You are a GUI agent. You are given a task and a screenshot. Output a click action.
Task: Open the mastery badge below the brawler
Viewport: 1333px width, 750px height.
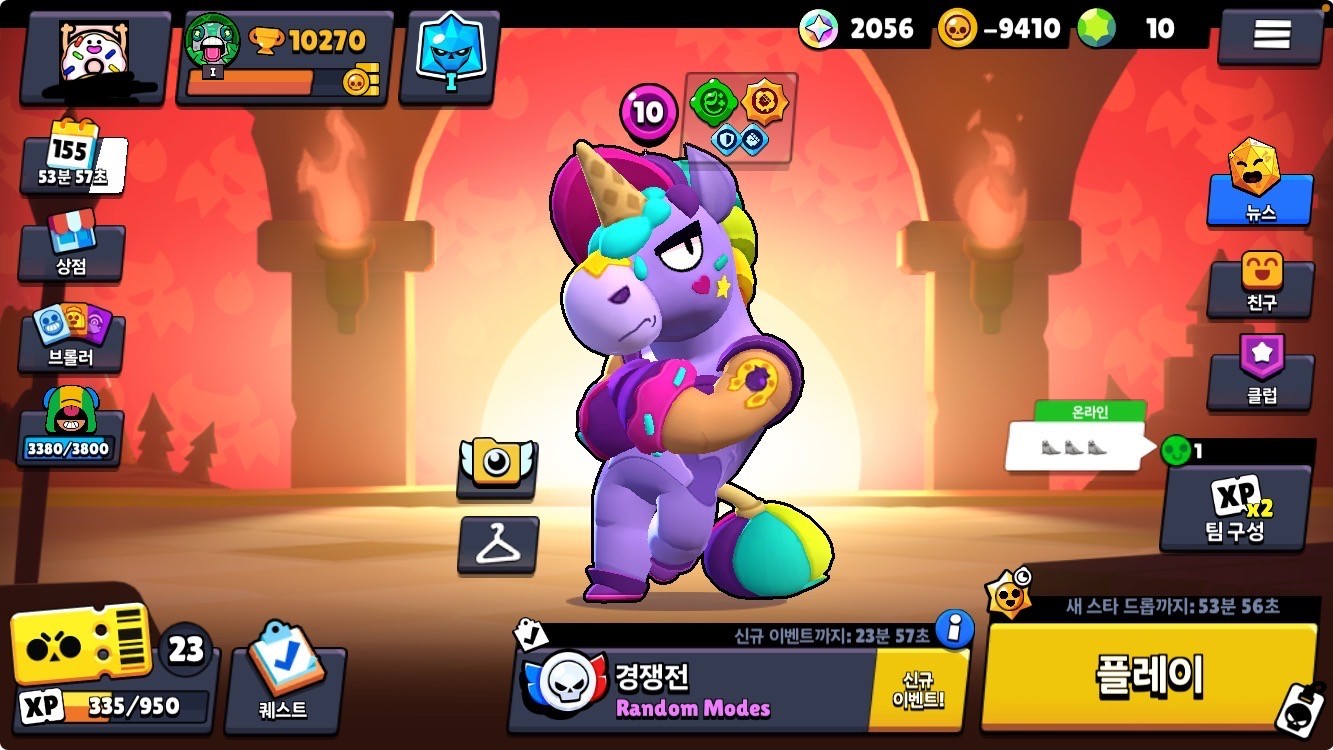coord(497,468)
